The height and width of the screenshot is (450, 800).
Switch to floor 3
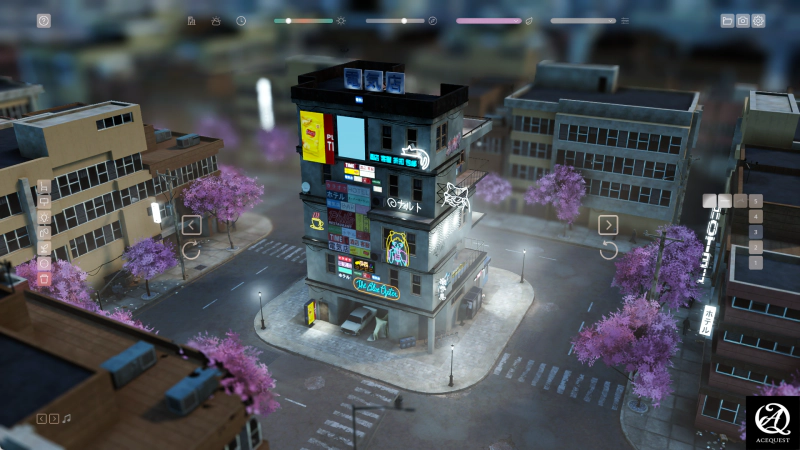pyautogui.click(x=755, y=232)
